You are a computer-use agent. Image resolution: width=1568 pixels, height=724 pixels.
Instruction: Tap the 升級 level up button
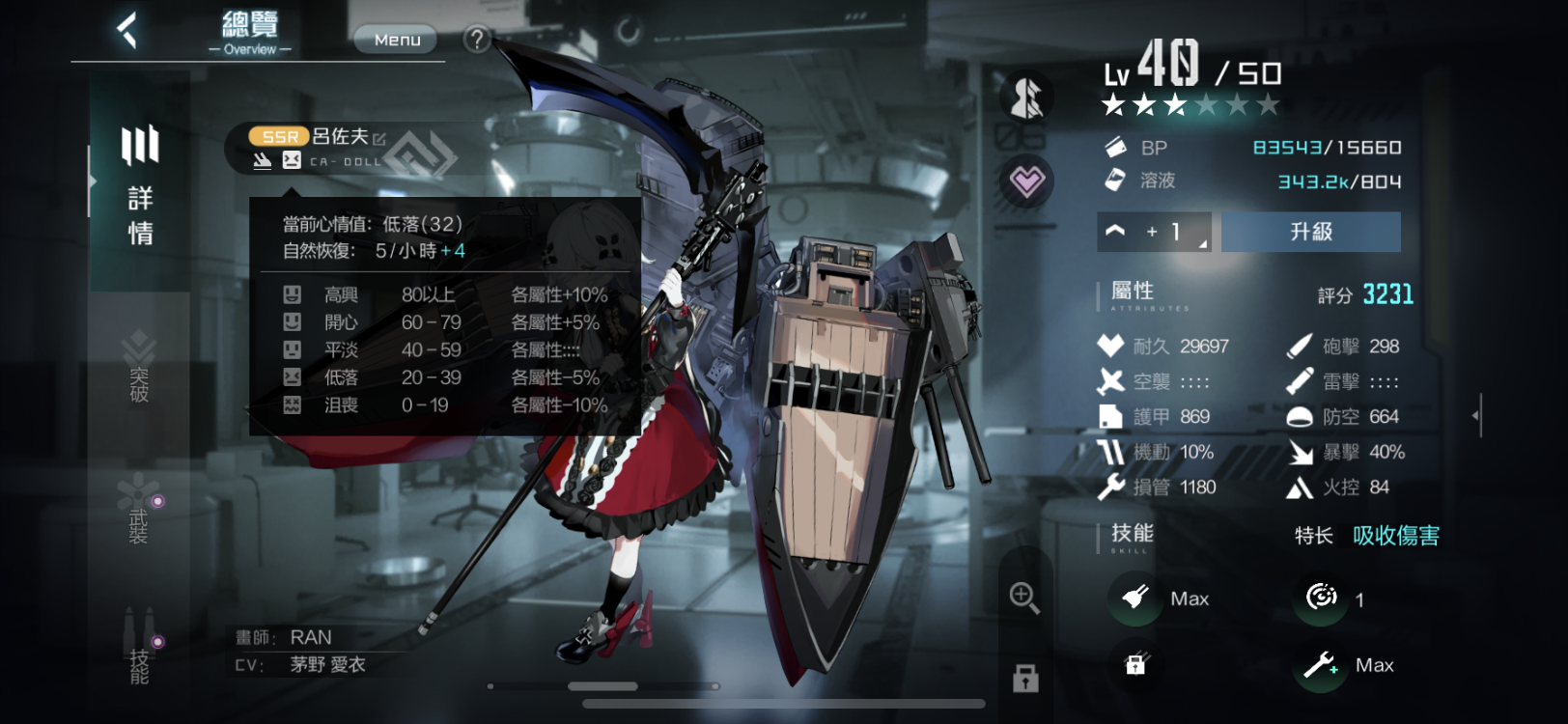[1310, 232]
